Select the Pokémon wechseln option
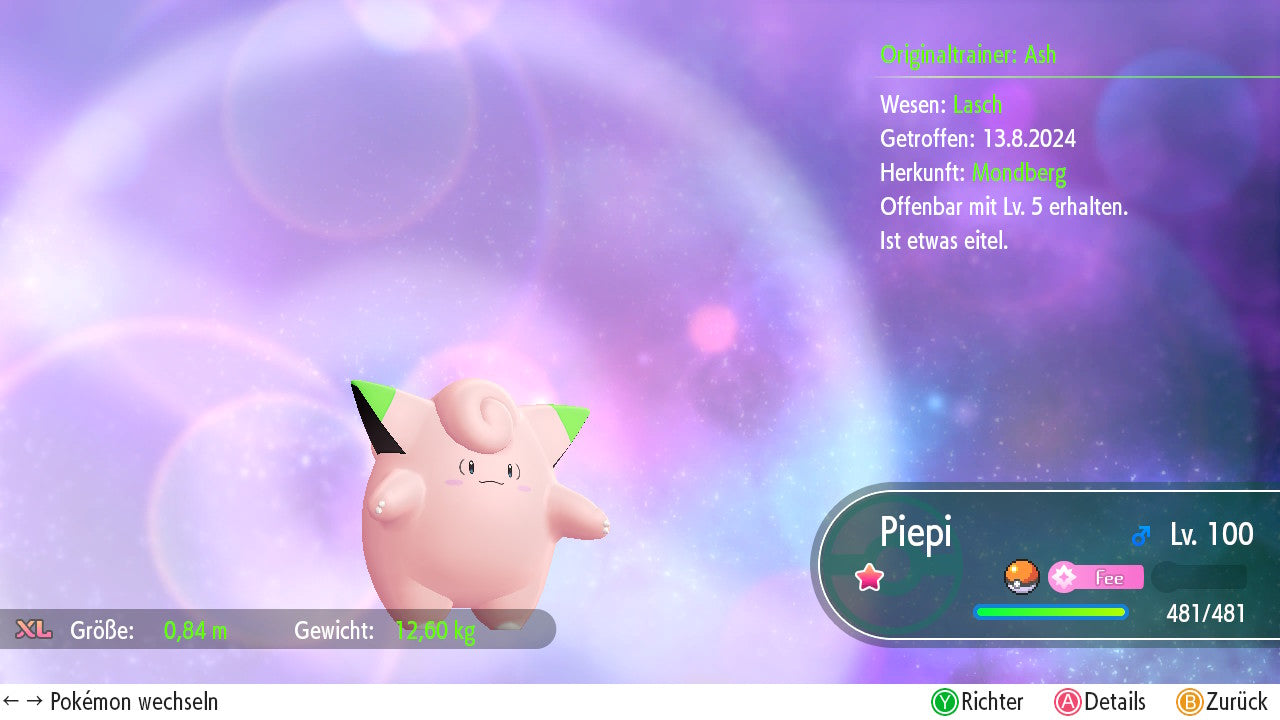 coord(111,702)
